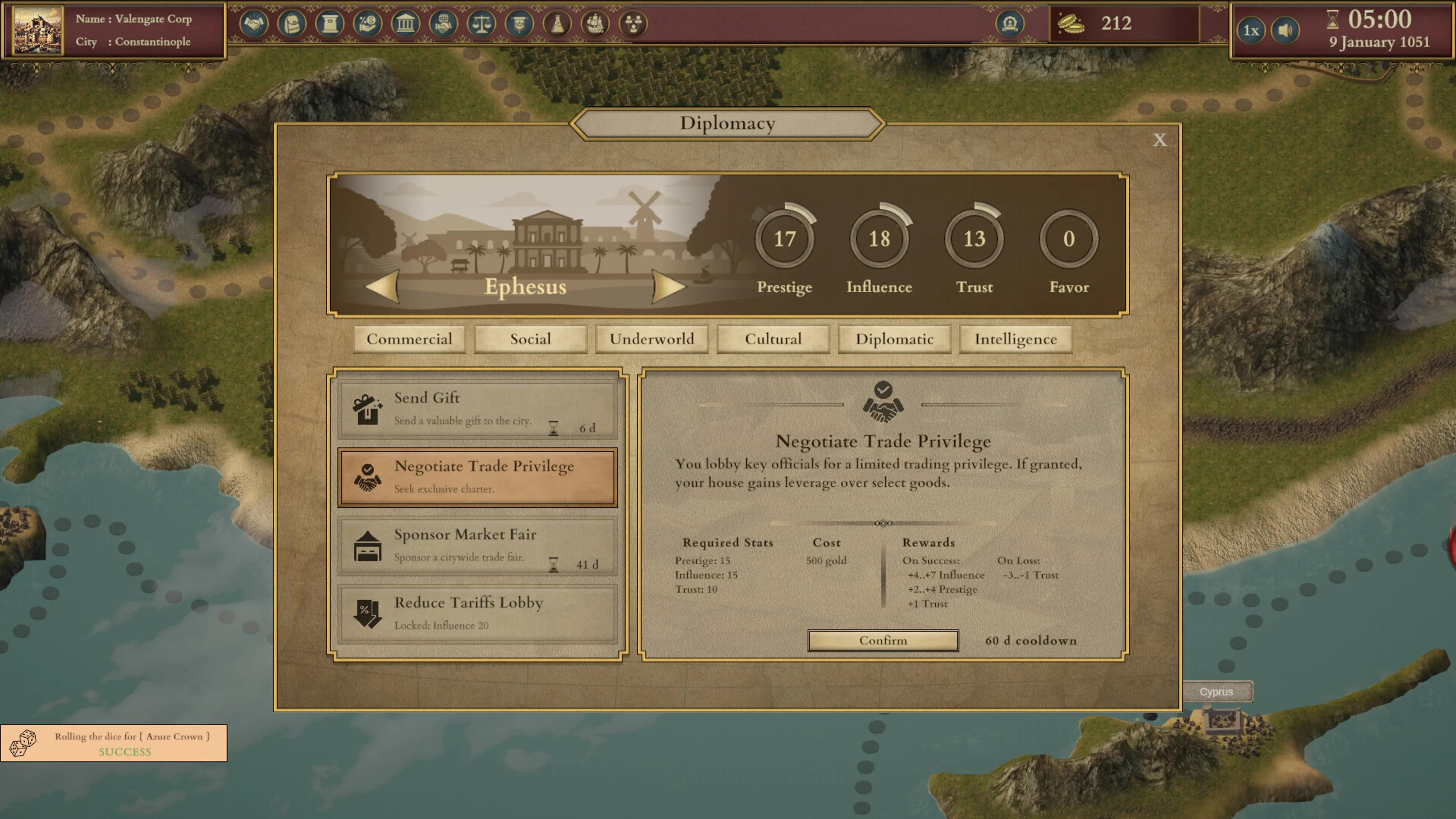This screenshot has height=819, width=1456.
Task: Click the balance scales icon
Action: tap(481, 24)
